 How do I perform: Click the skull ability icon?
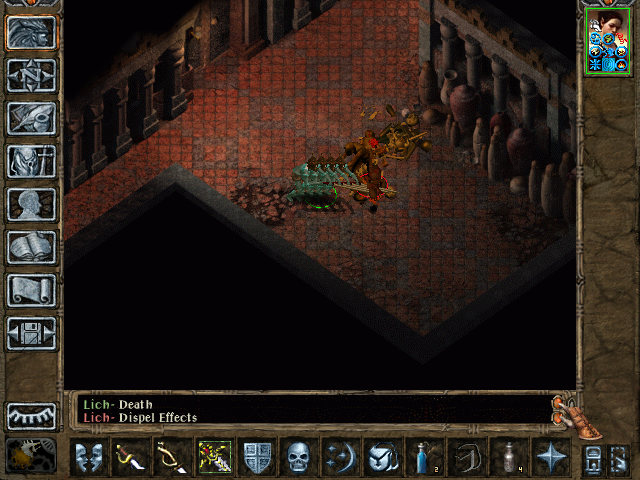pos(298,457)
